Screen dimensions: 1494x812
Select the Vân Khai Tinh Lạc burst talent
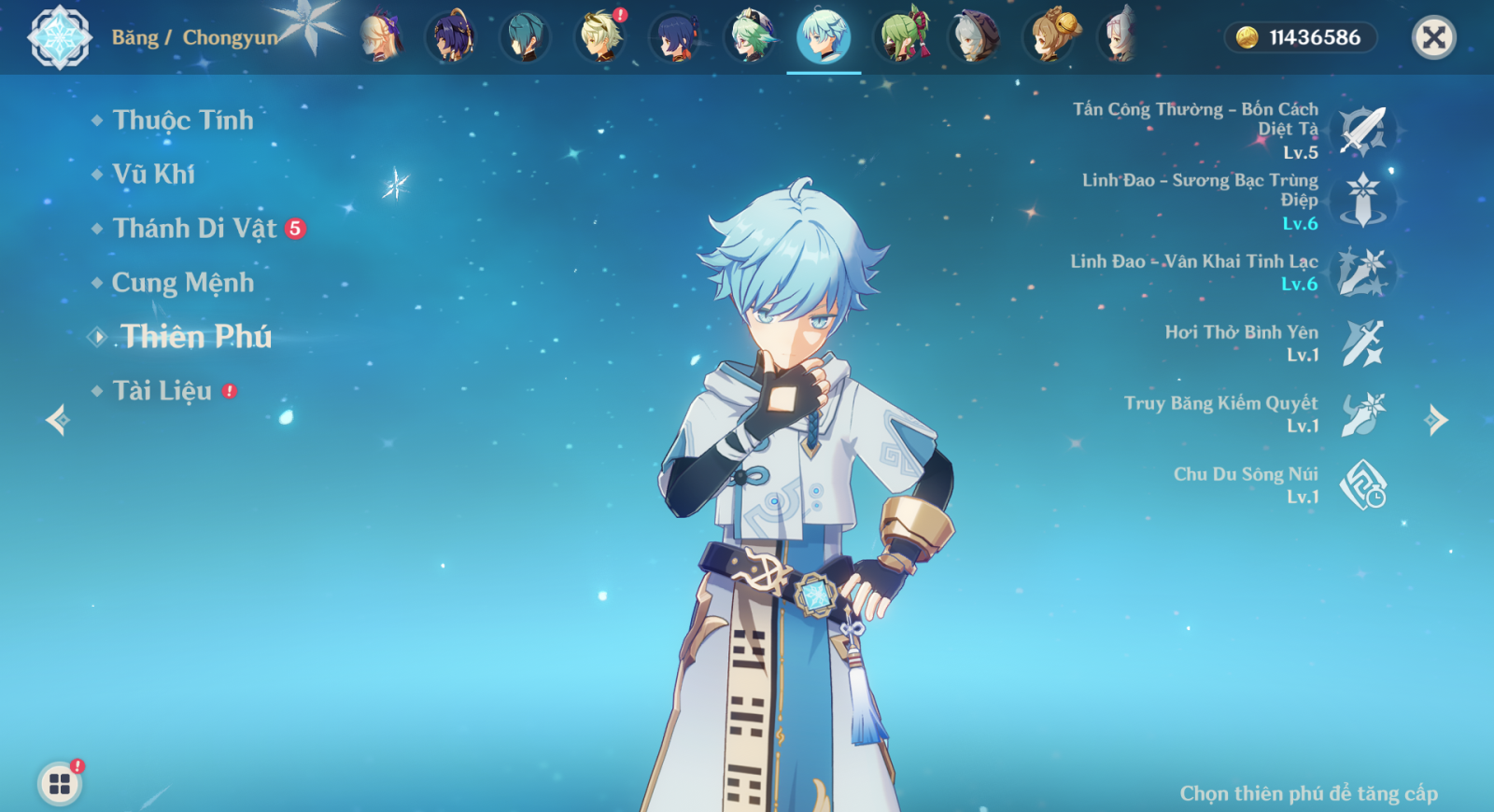pos(1362,273)
